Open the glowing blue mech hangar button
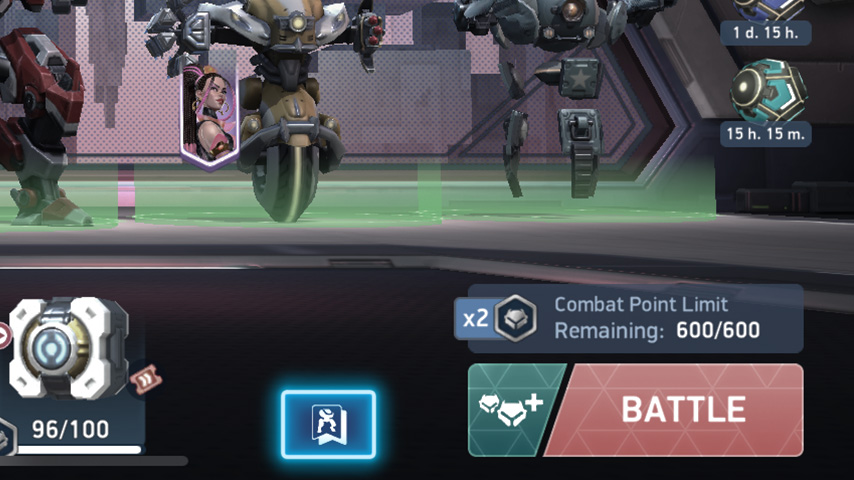This screenshot has height=480, width=854. coord(328,424)
